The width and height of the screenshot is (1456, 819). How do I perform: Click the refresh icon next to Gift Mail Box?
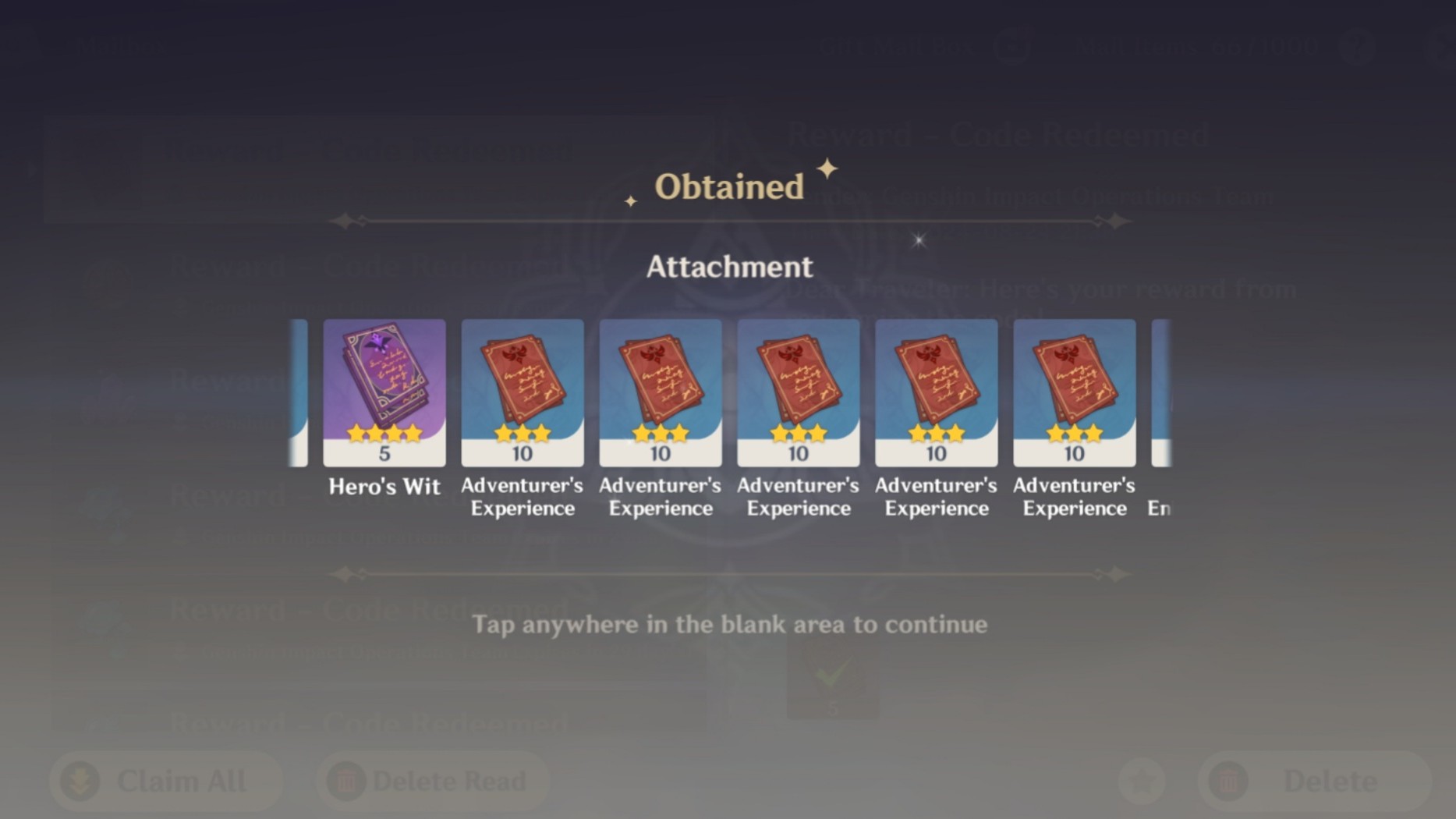click(1011, 47)
